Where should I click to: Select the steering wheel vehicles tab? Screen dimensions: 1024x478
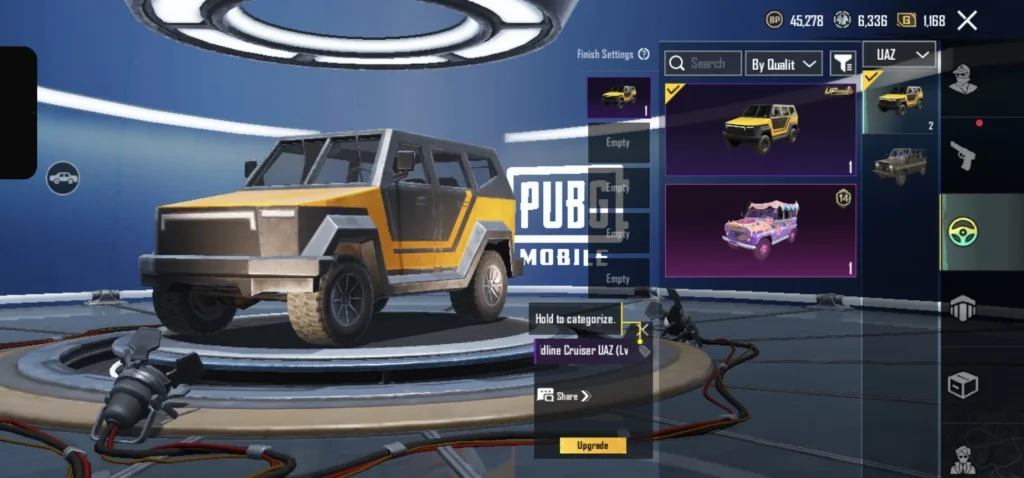pyautogui.click(x=962, y=232)
